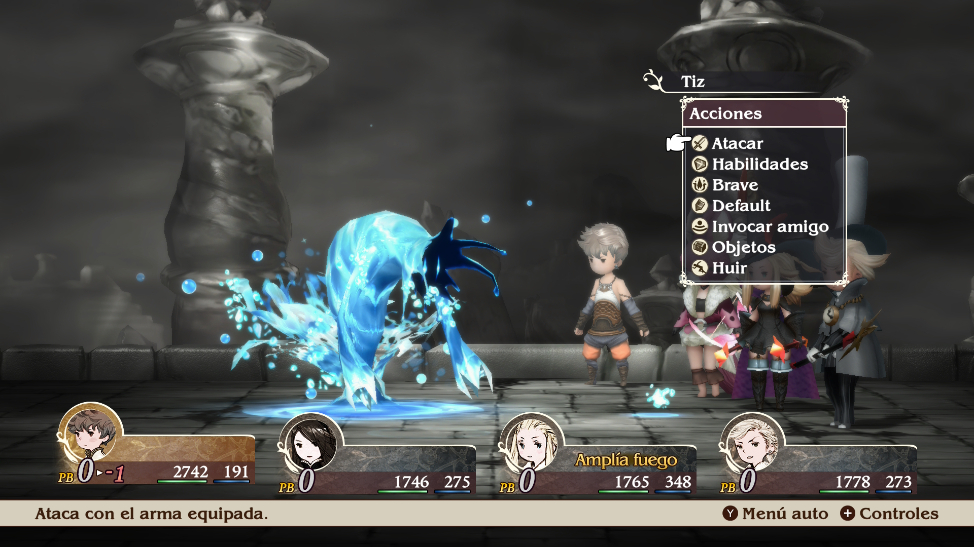Show the Controles help
The height and width of the screenshot is (547, 974).
pyautogui.click(x=889, y=514)
